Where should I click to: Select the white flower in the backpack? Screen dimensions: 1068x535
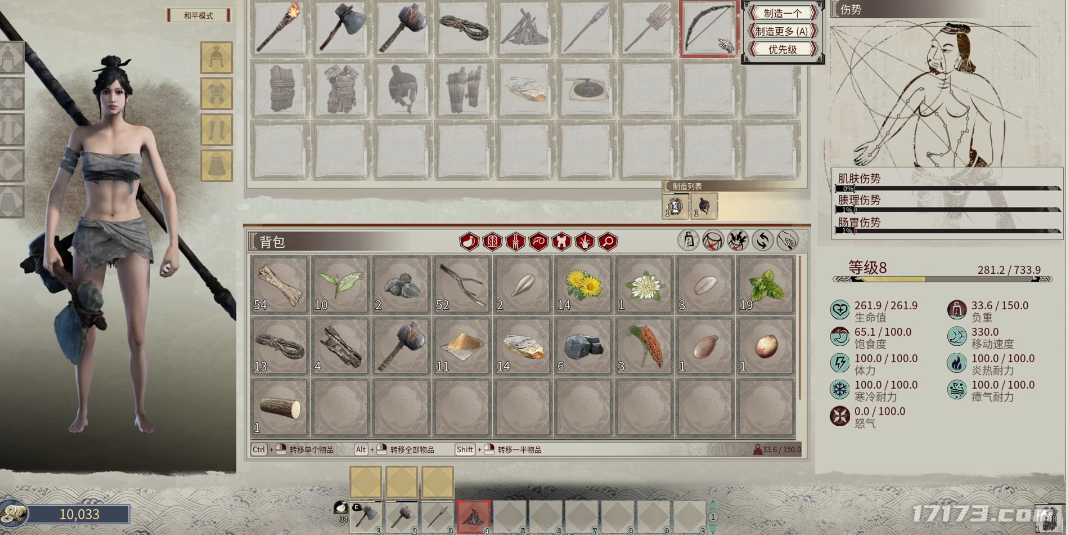pyautogui.click(x=645, y=284)
